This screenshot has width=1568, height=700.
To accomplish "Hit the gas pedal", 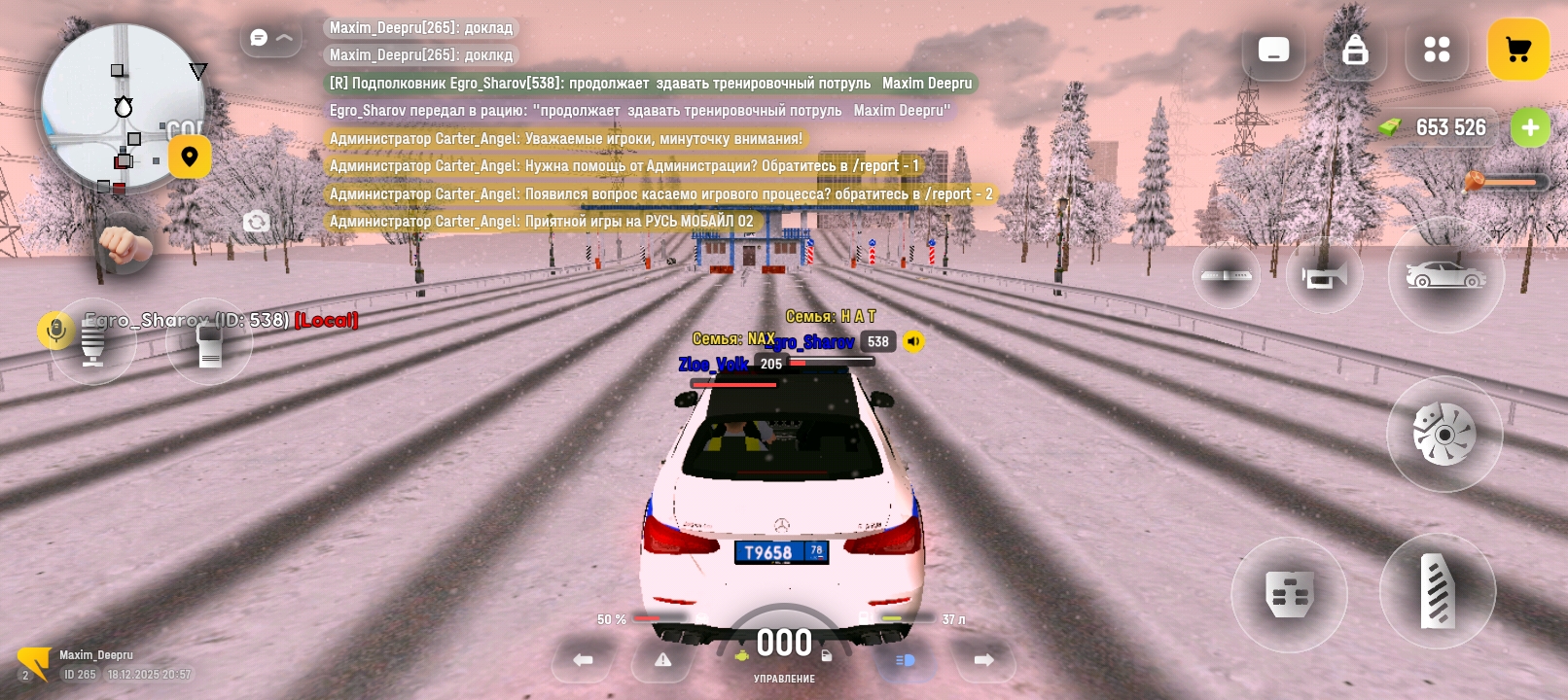I will pyautogui.click(x=1438, y=591).
